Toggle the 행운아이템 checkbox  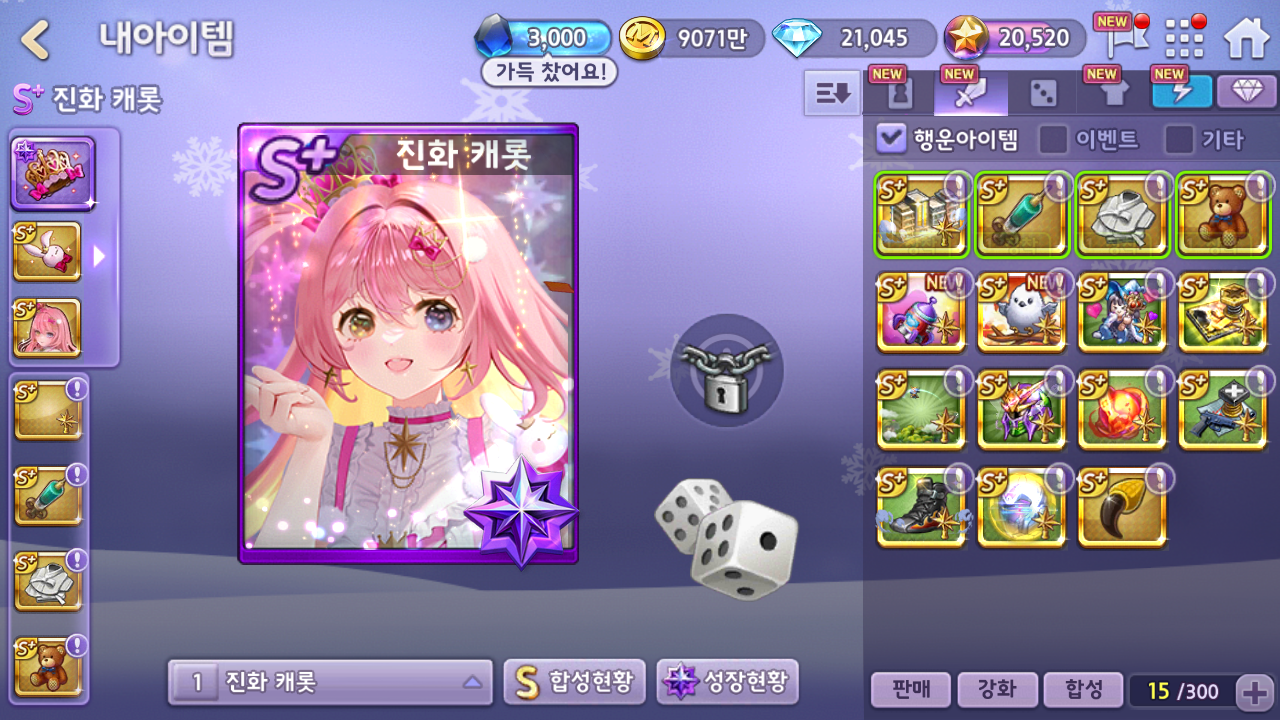pos(890,139)
